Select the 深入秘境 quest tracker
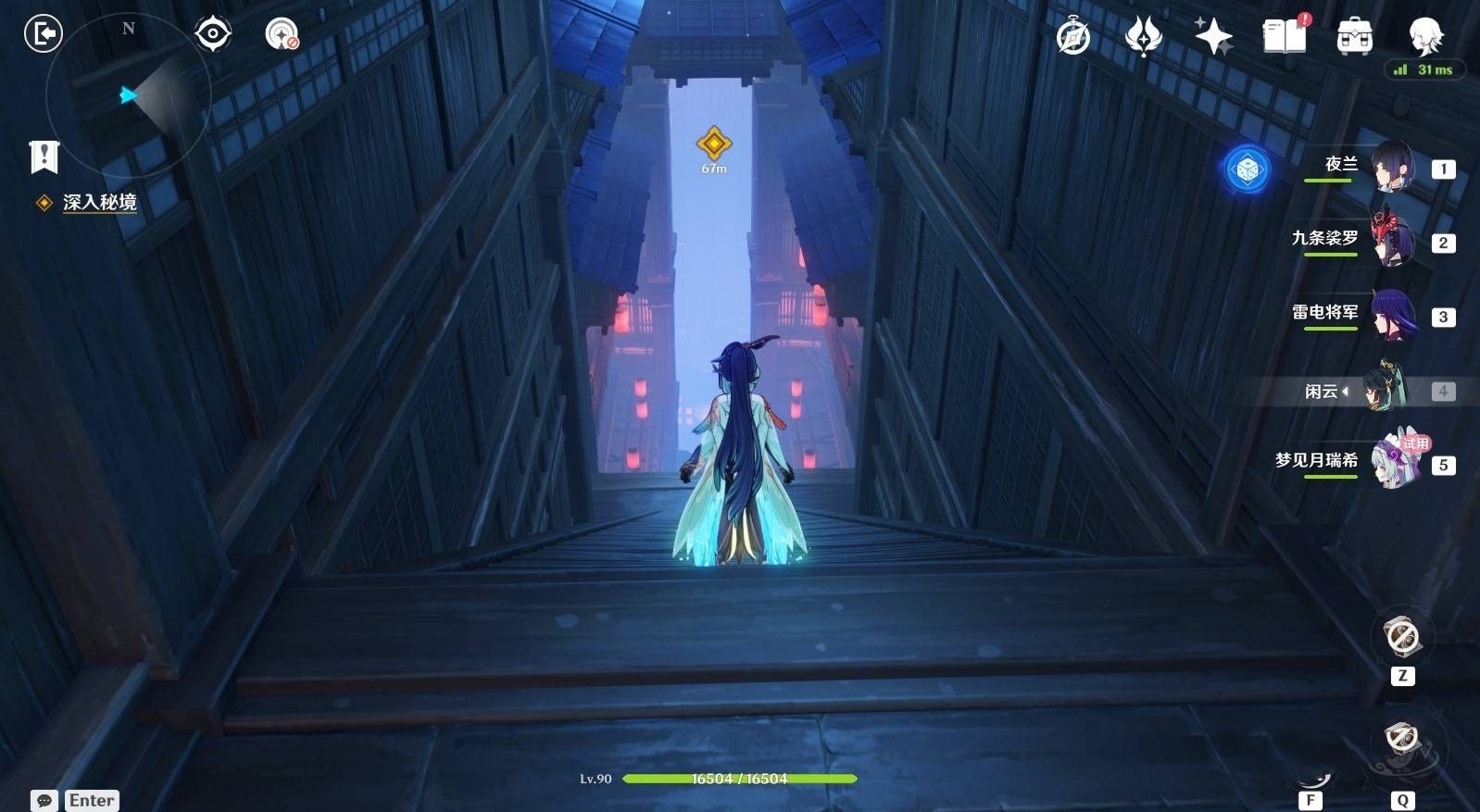The height and width of the screenshot is (812, 1480). (x=99, y=202)
